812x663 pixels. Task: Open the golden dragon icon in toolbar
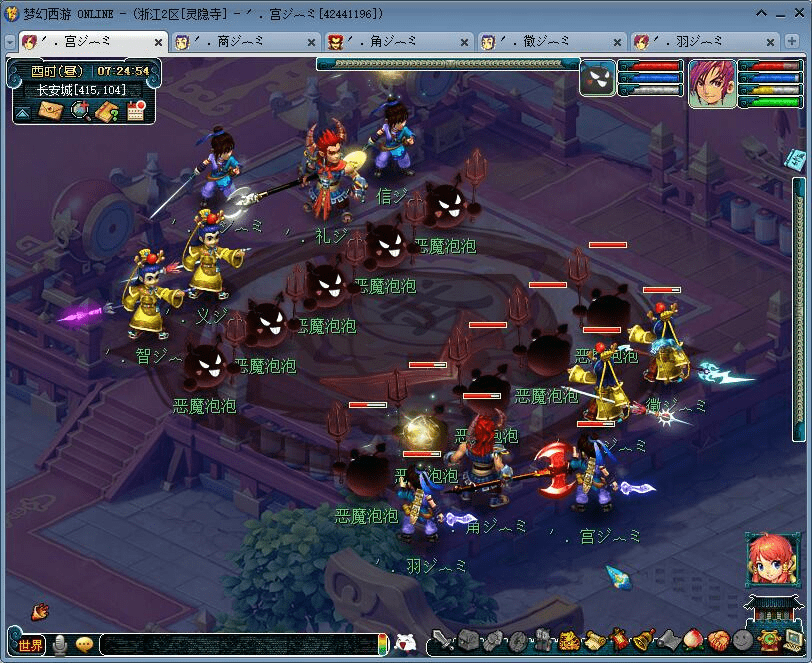tap(569, 641)
